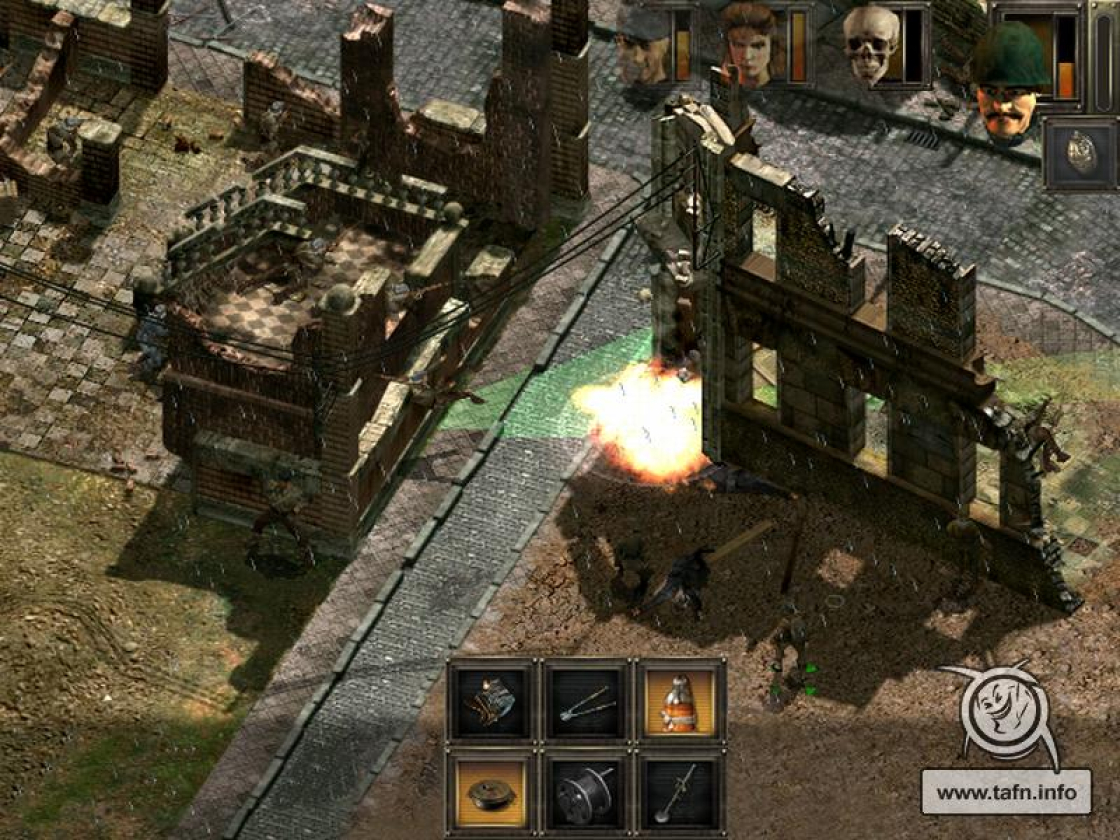Equip the wire cutters

(x=585, y=701)
